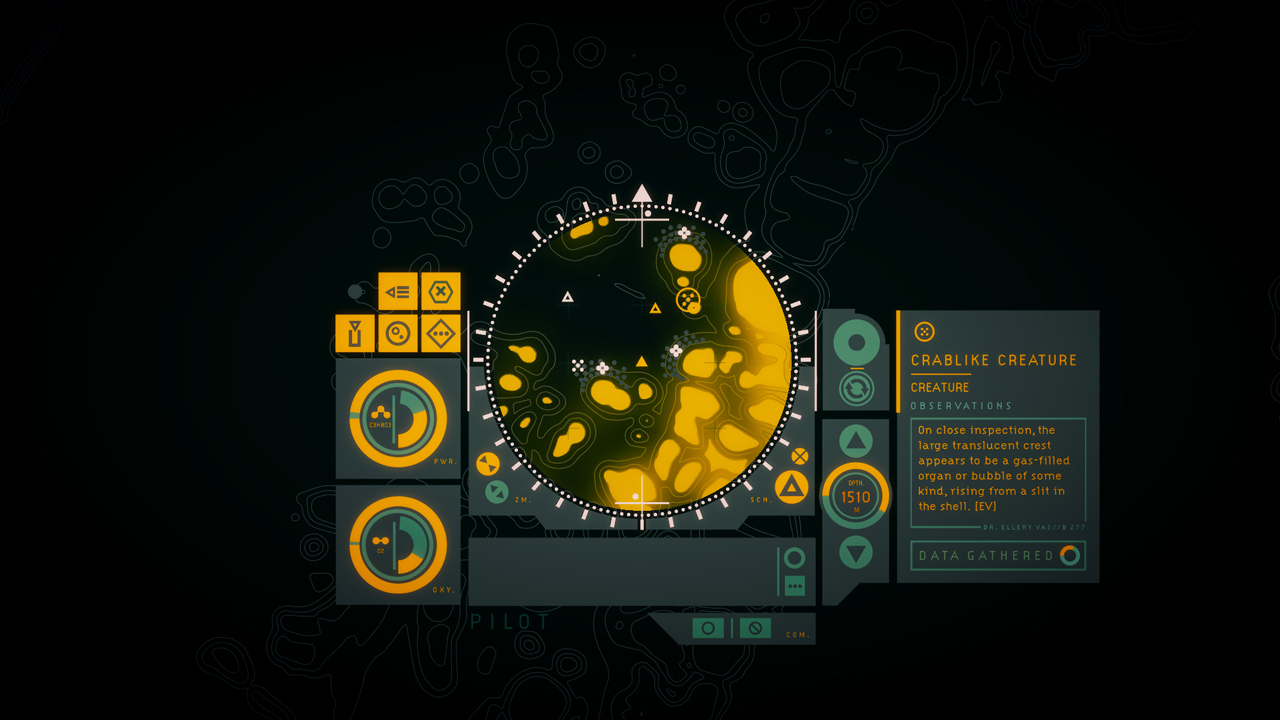This screenshot has height=720, width=1280.
Task: Expand the message log via the ellipsis square
Action: (795, 586)
